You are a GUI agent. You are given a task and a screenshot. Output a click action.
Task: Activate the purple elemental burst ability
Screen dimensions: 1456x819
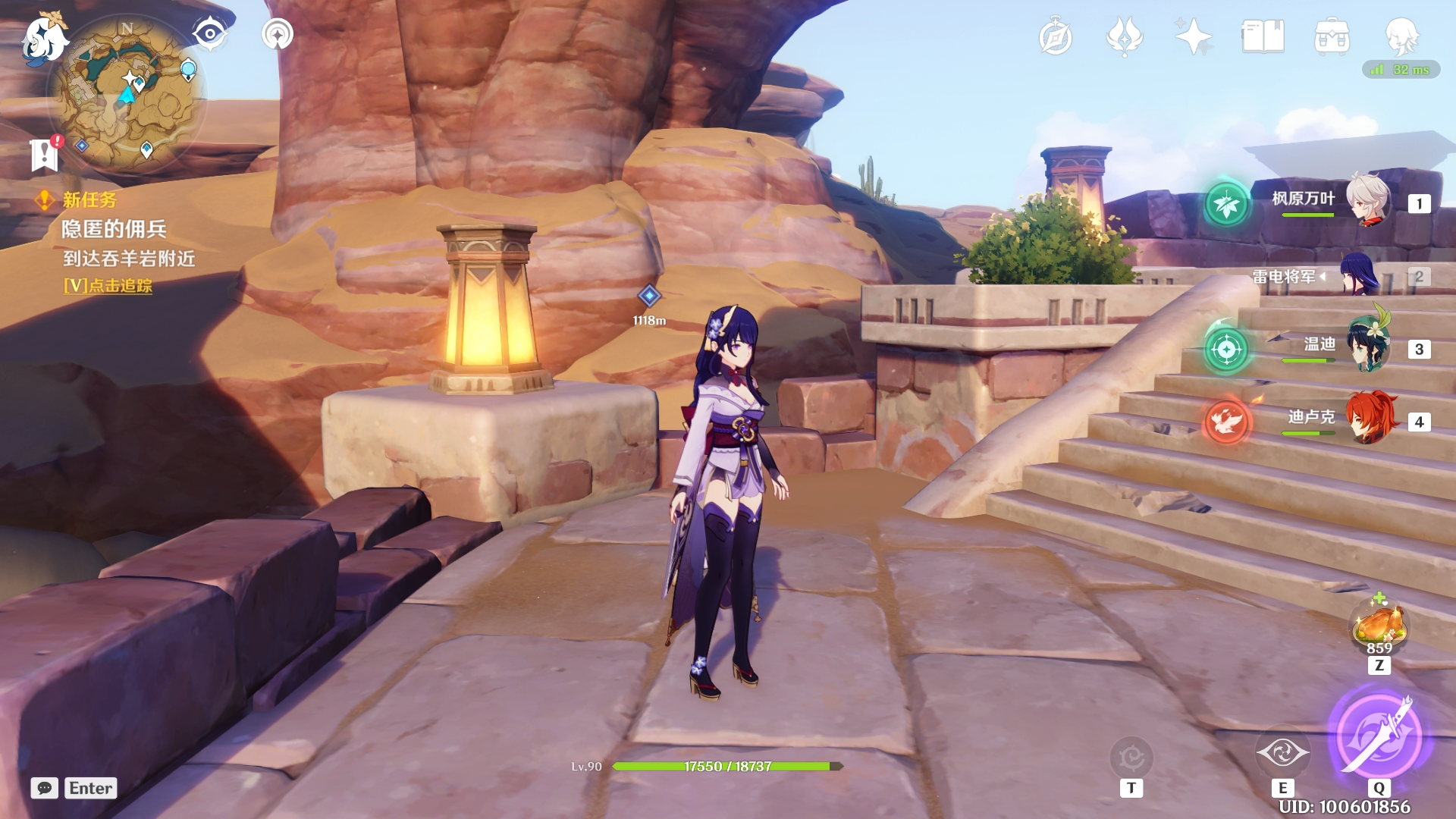[x=1379, y=734]
